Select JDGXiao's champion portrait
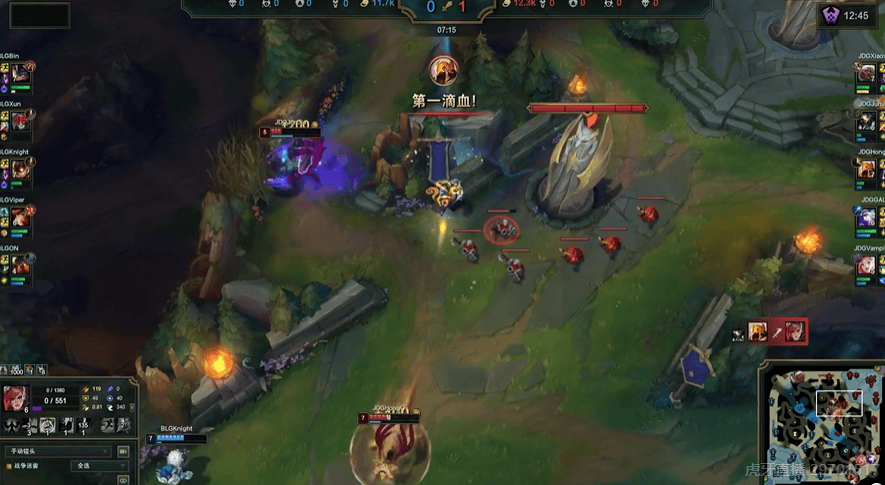Viewport: 885px width, 485px height. click(868, 75)
